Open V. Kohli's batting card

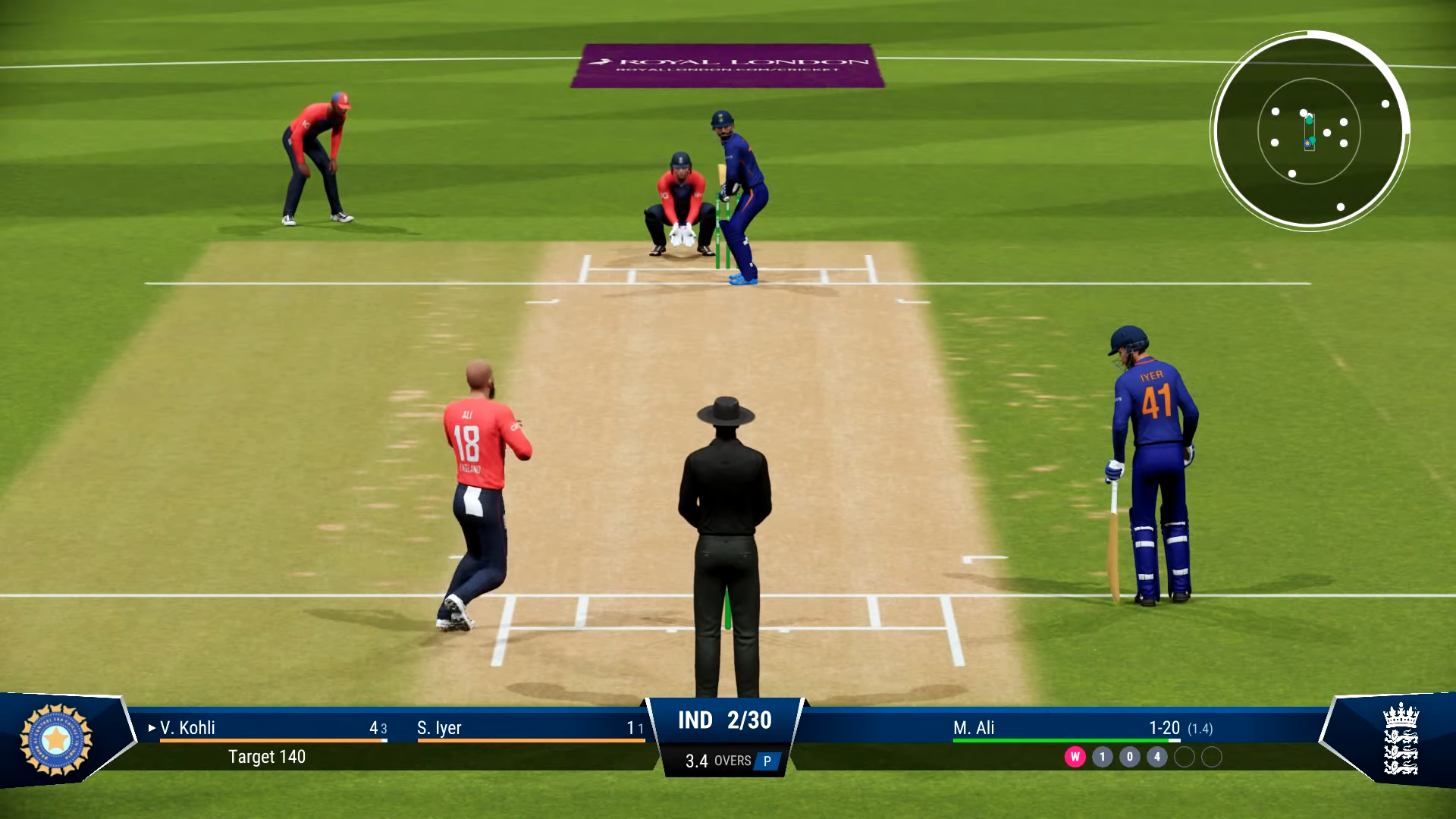[x=186, y=728]
